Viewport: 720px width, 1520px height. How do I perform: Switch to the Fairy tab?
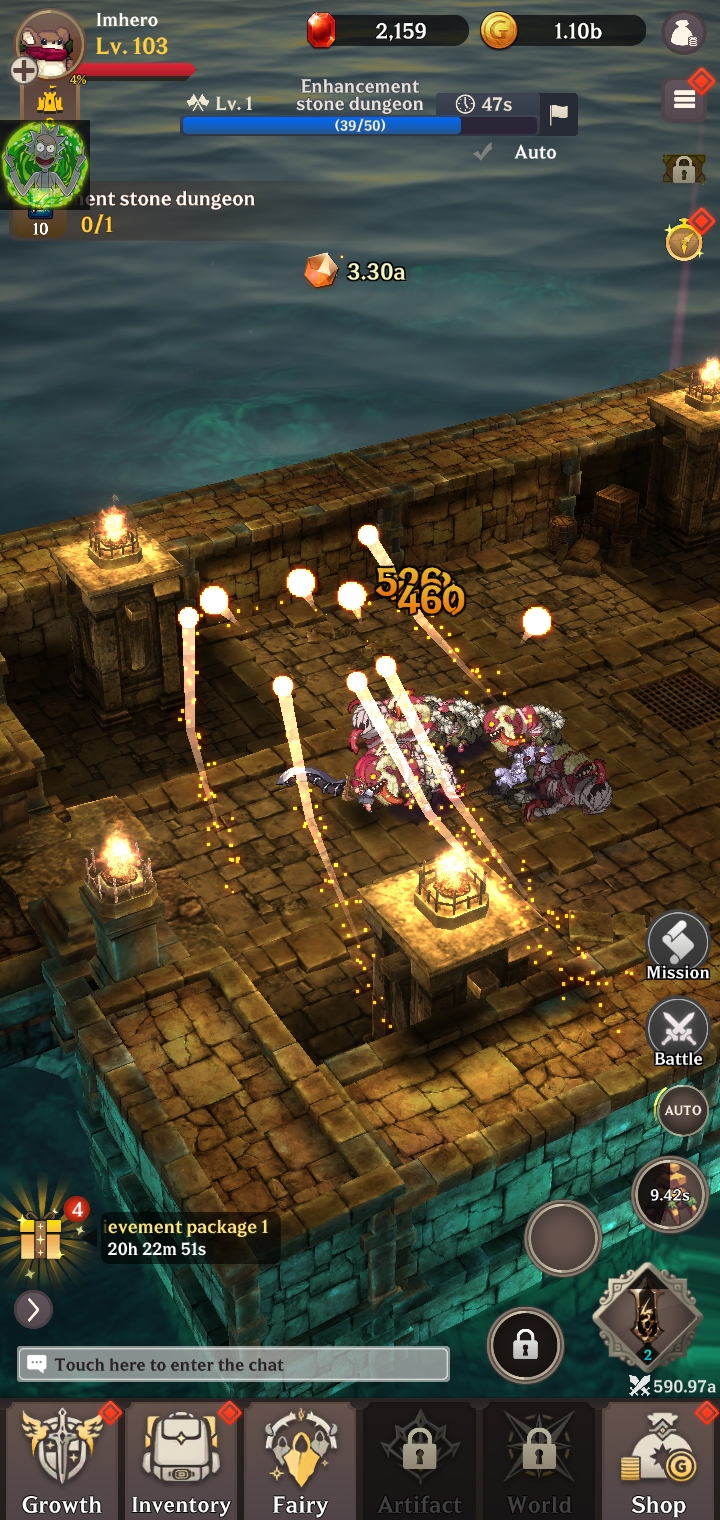(x=300, y=1460)
